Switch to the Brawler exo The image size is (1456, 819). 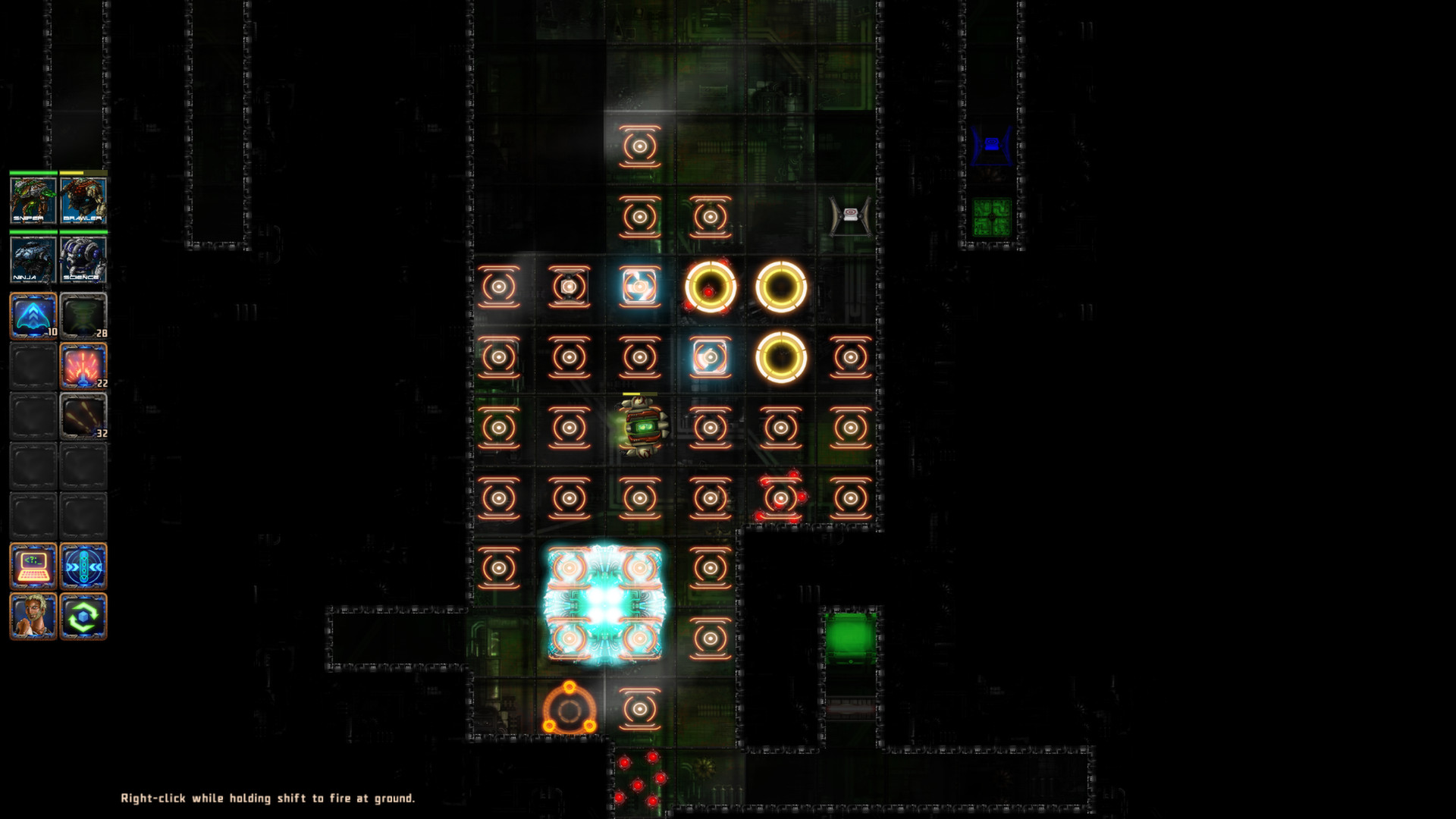click(x=83, y=201)
